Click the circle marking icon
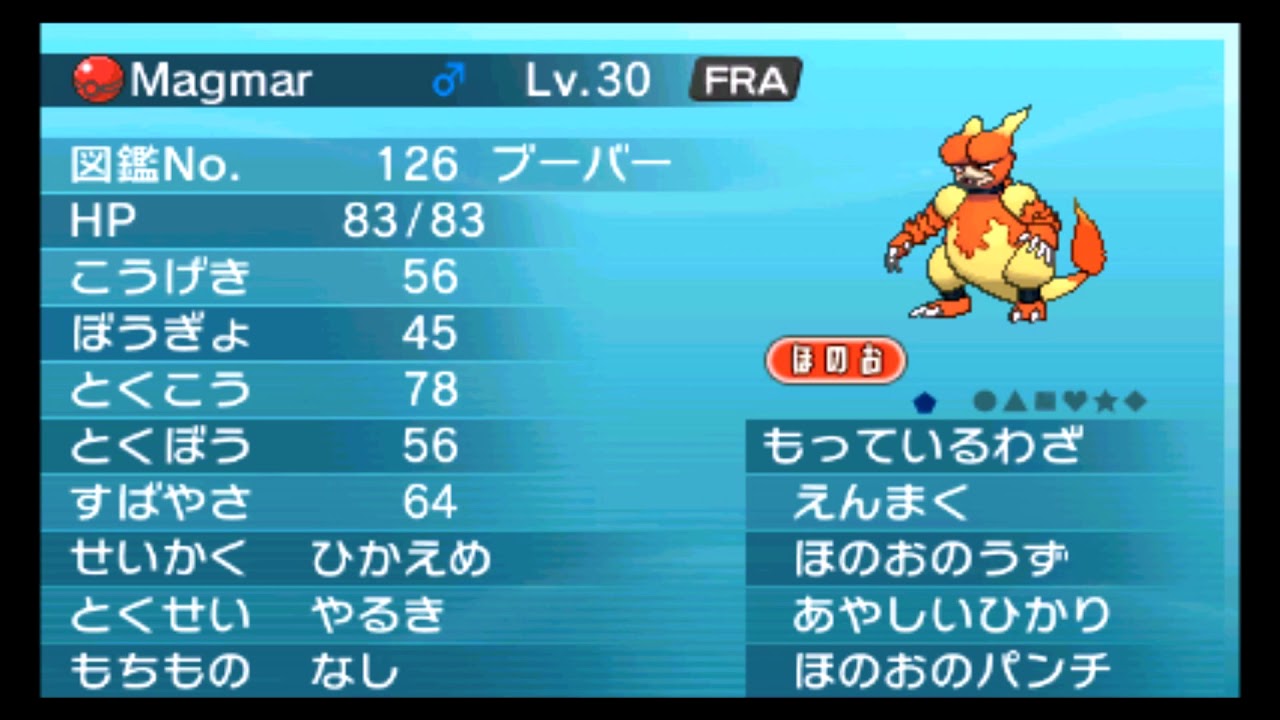Viewport: 1280px width, 720px height. coord(983,401)
